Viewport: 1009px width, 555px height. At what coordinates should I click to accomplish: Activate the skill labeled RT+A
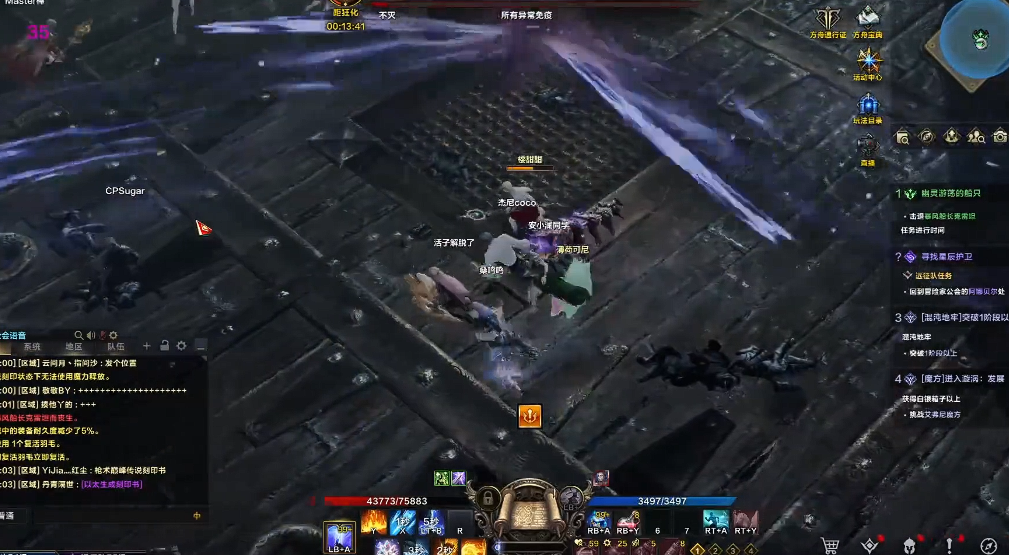[x=715, y=522]
